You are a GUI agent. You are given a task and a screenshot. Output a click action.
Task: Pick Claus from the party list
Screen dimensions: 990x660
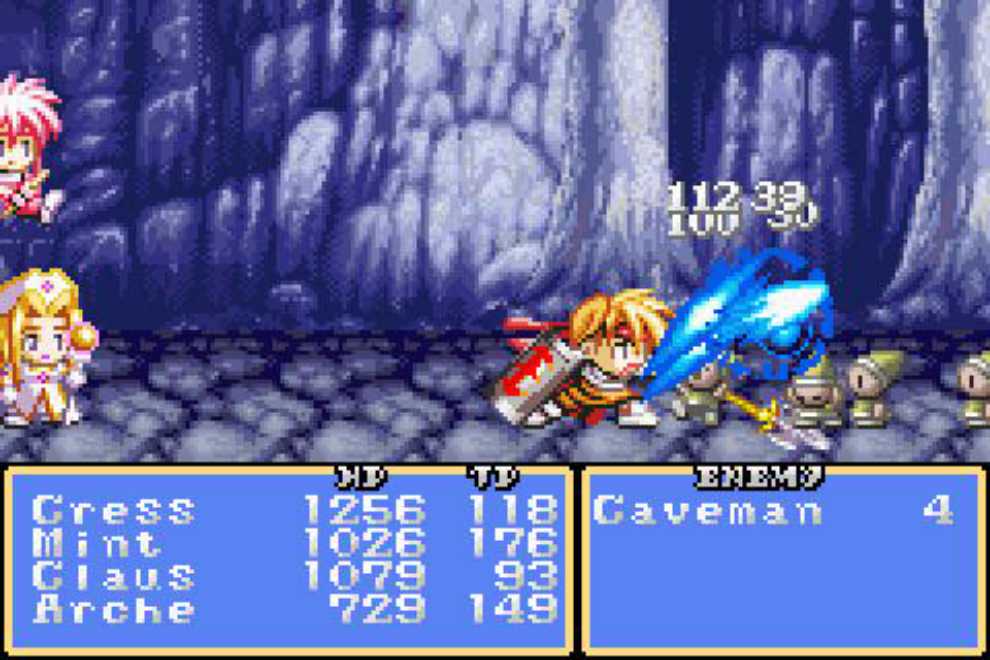click(x=113, y=576)
